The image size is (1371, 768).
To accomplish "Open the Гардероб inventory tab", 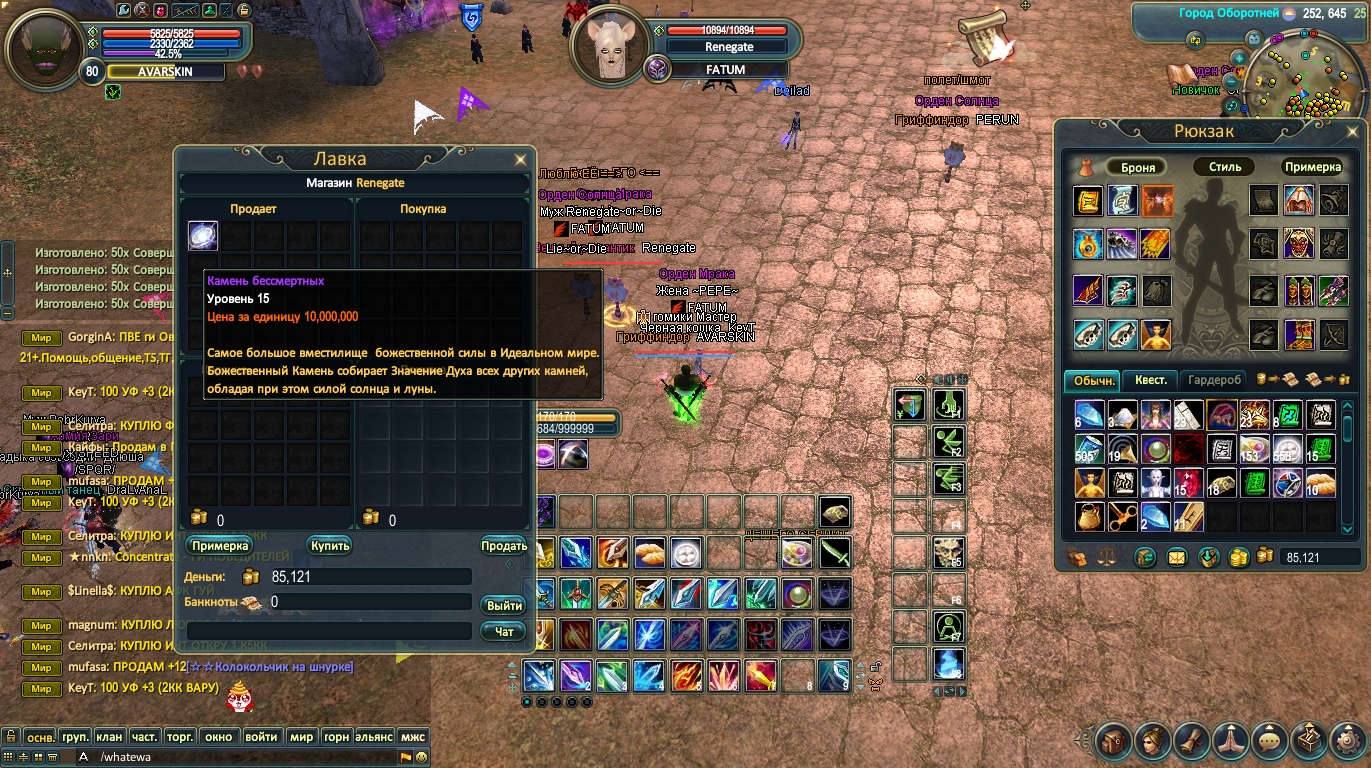I will click(1215, 380).
